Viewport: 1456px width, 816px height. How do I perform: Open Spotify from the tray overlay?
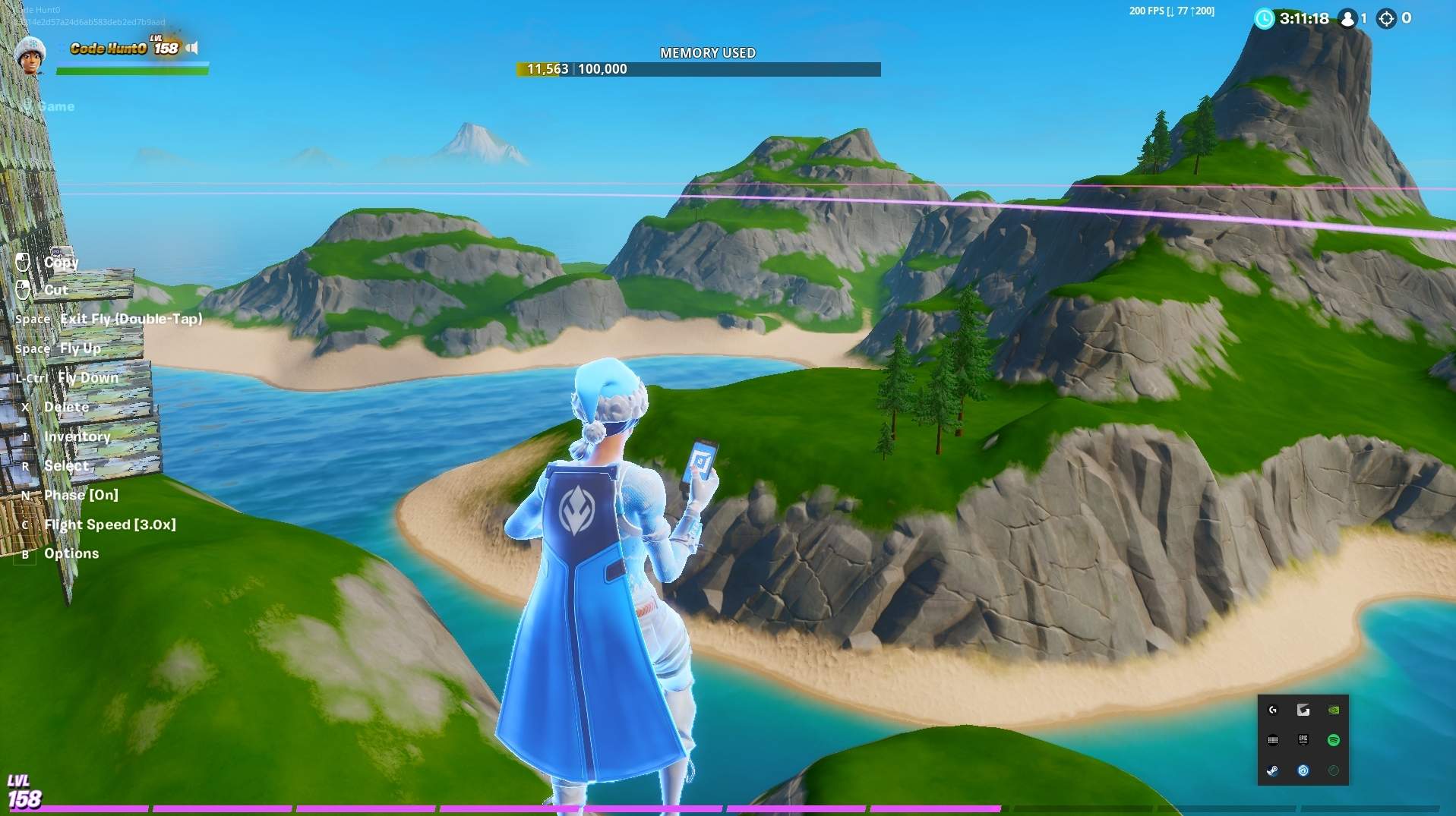click(1333, 740)
